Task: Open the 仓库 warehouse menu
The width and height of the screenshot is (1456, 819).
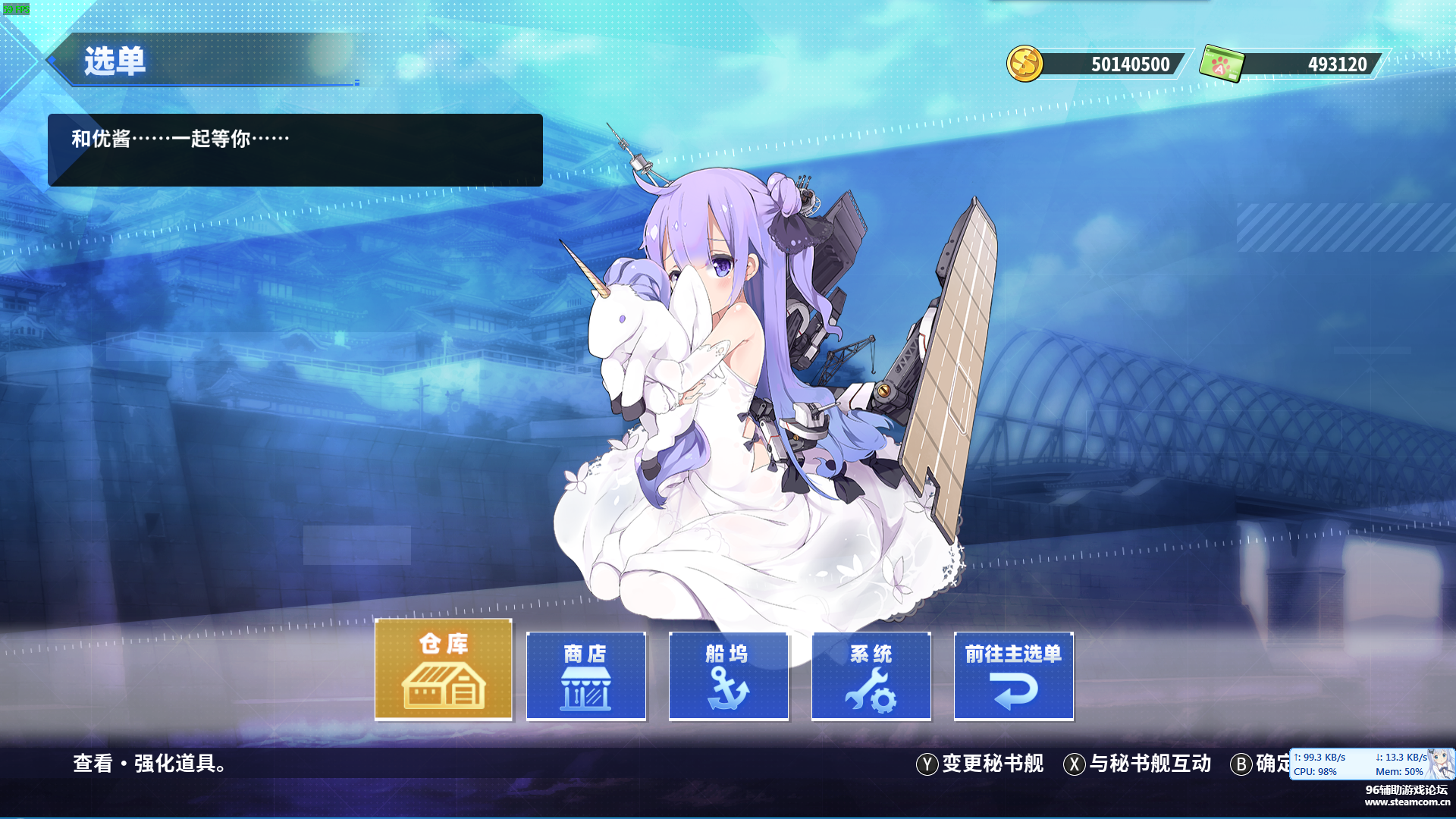Action: pos(444,669)
